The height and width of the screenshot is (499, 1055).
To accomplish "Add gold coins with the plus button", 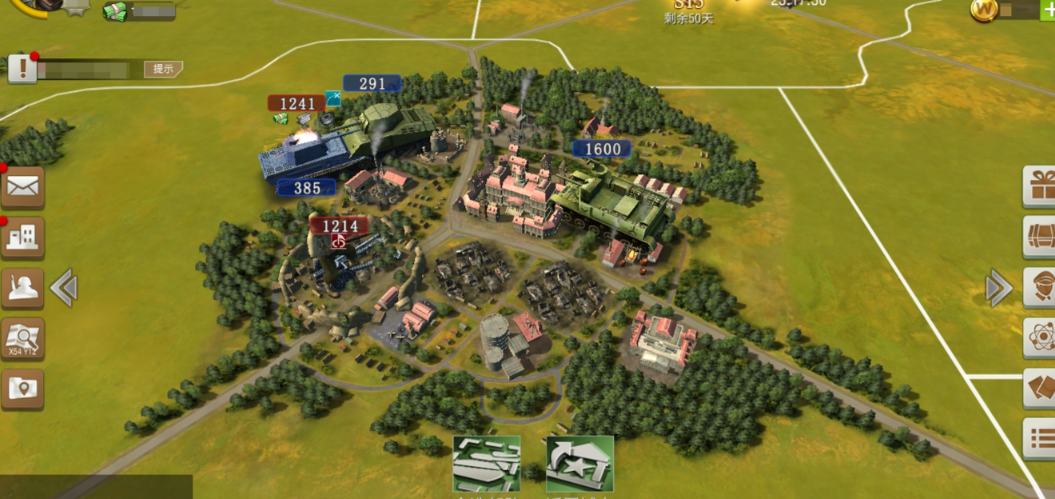I will tap(1047, 9).
